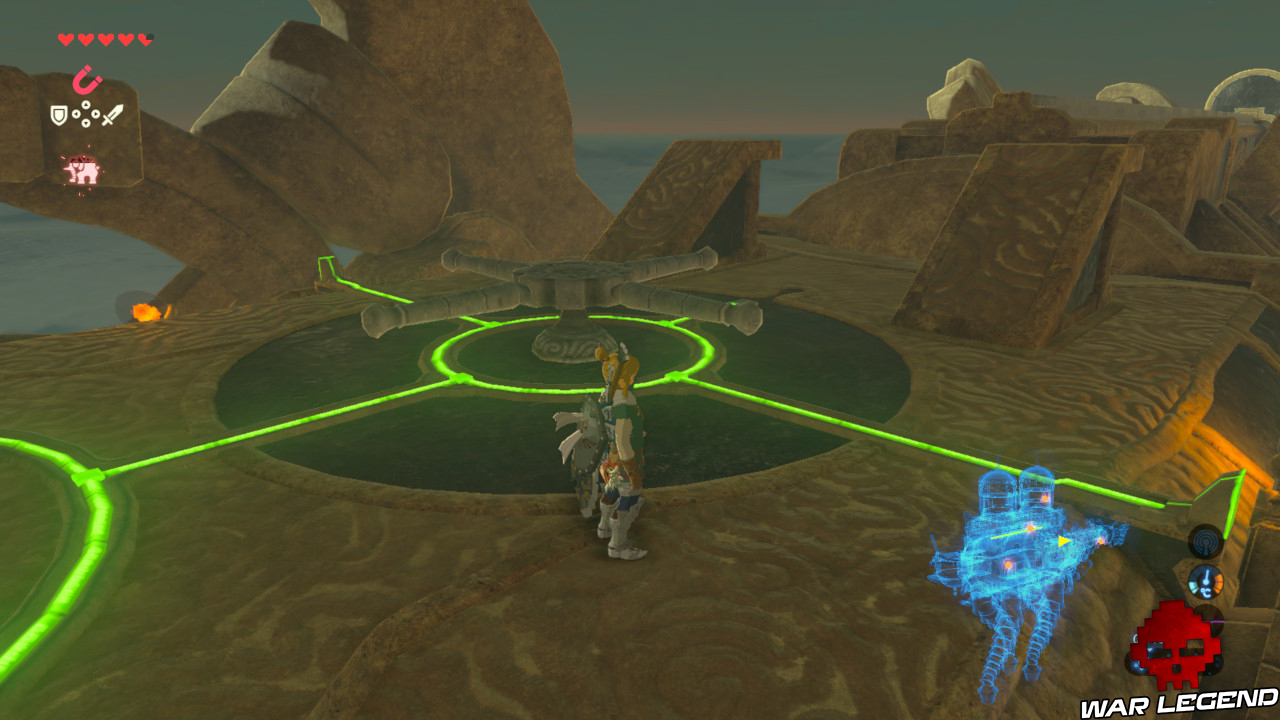The width and height of the screenshot is (1280, 720).
Task: Click the first heart in the health bar
Action: (x=64, y=38)
